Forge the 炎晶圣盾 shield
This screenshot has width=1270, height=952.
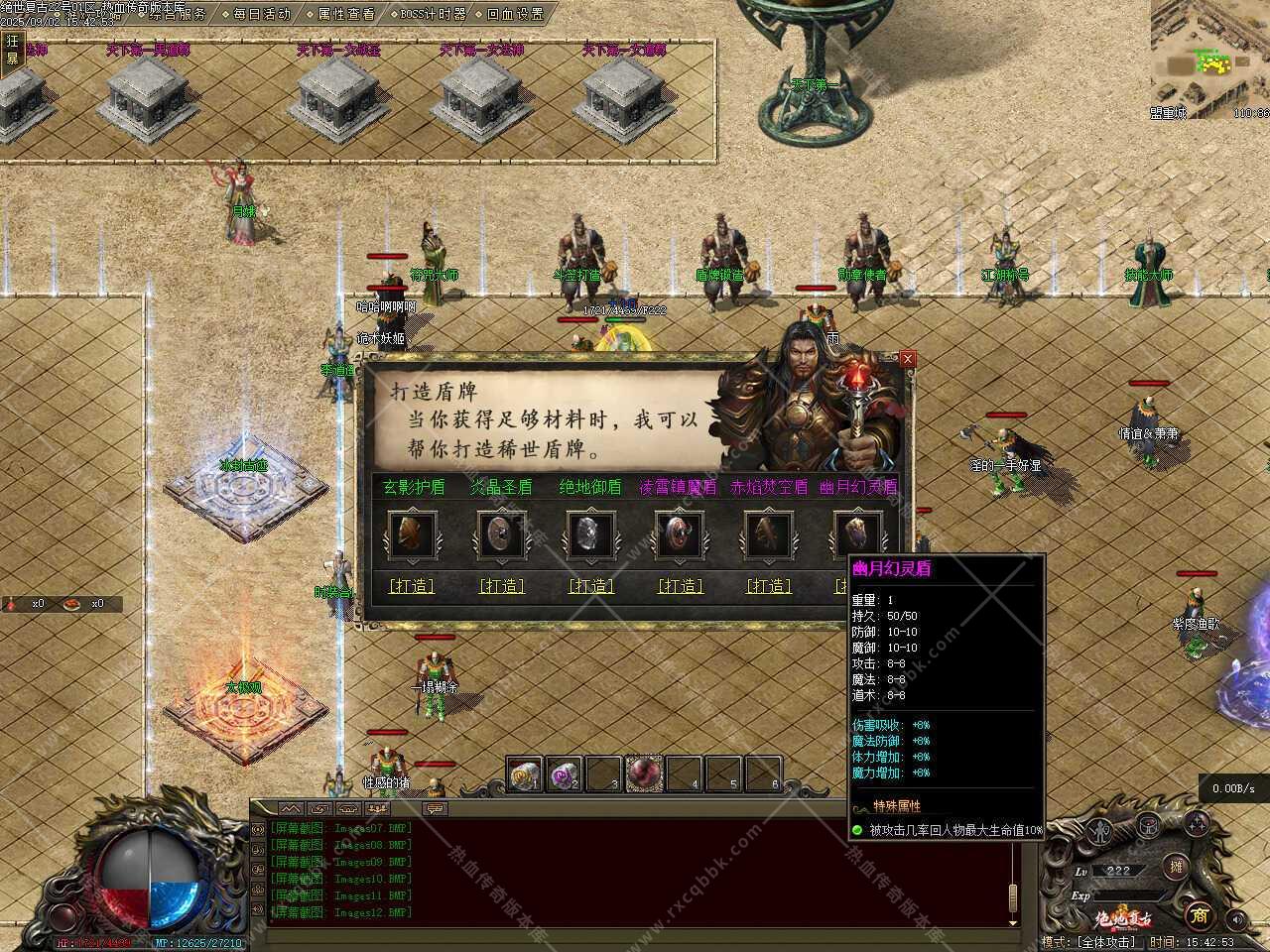click(501, 586)
